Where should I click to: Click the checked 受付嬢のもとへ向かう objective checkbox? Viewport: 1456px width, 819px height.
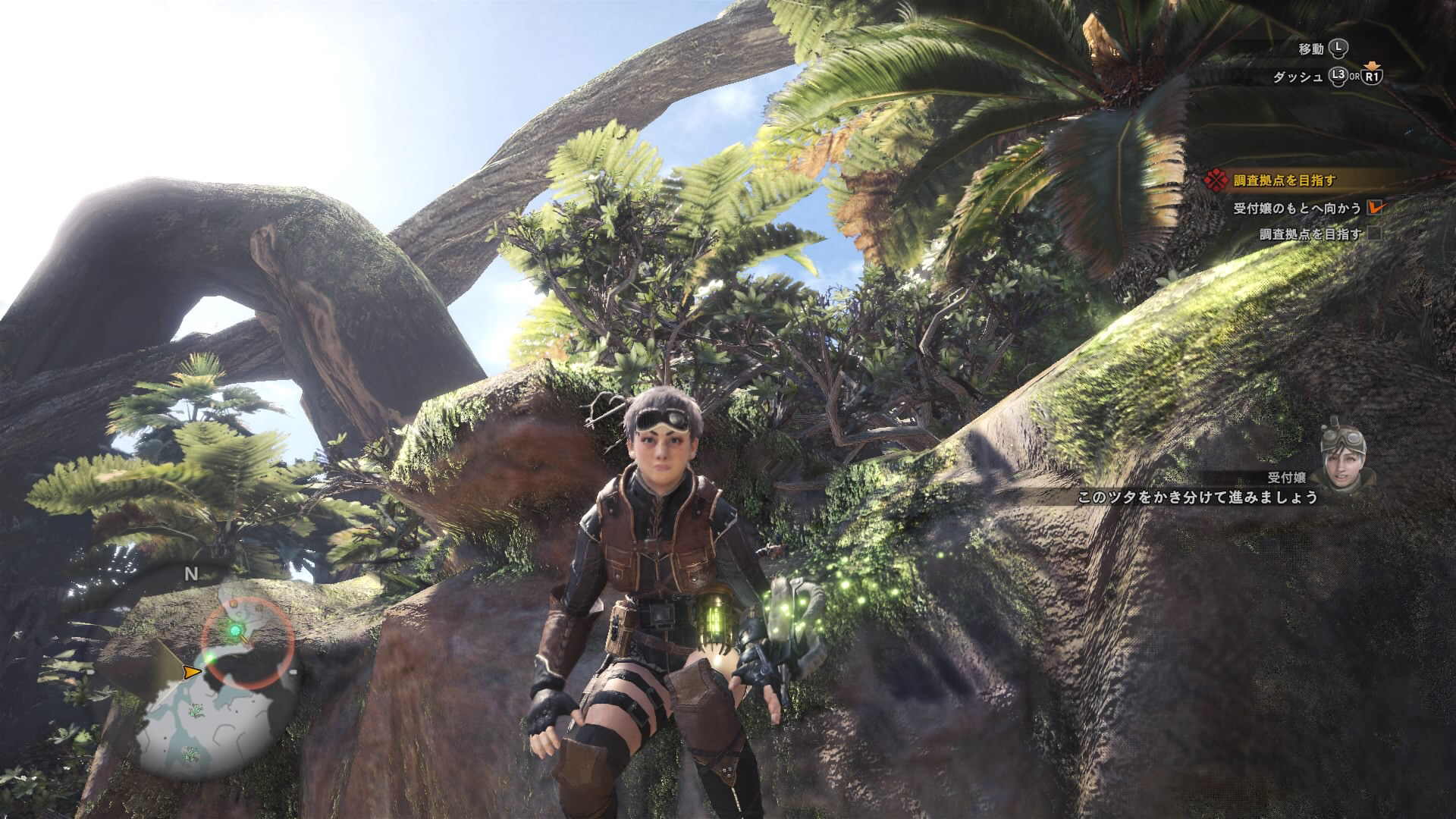[x=1374, y=207]
